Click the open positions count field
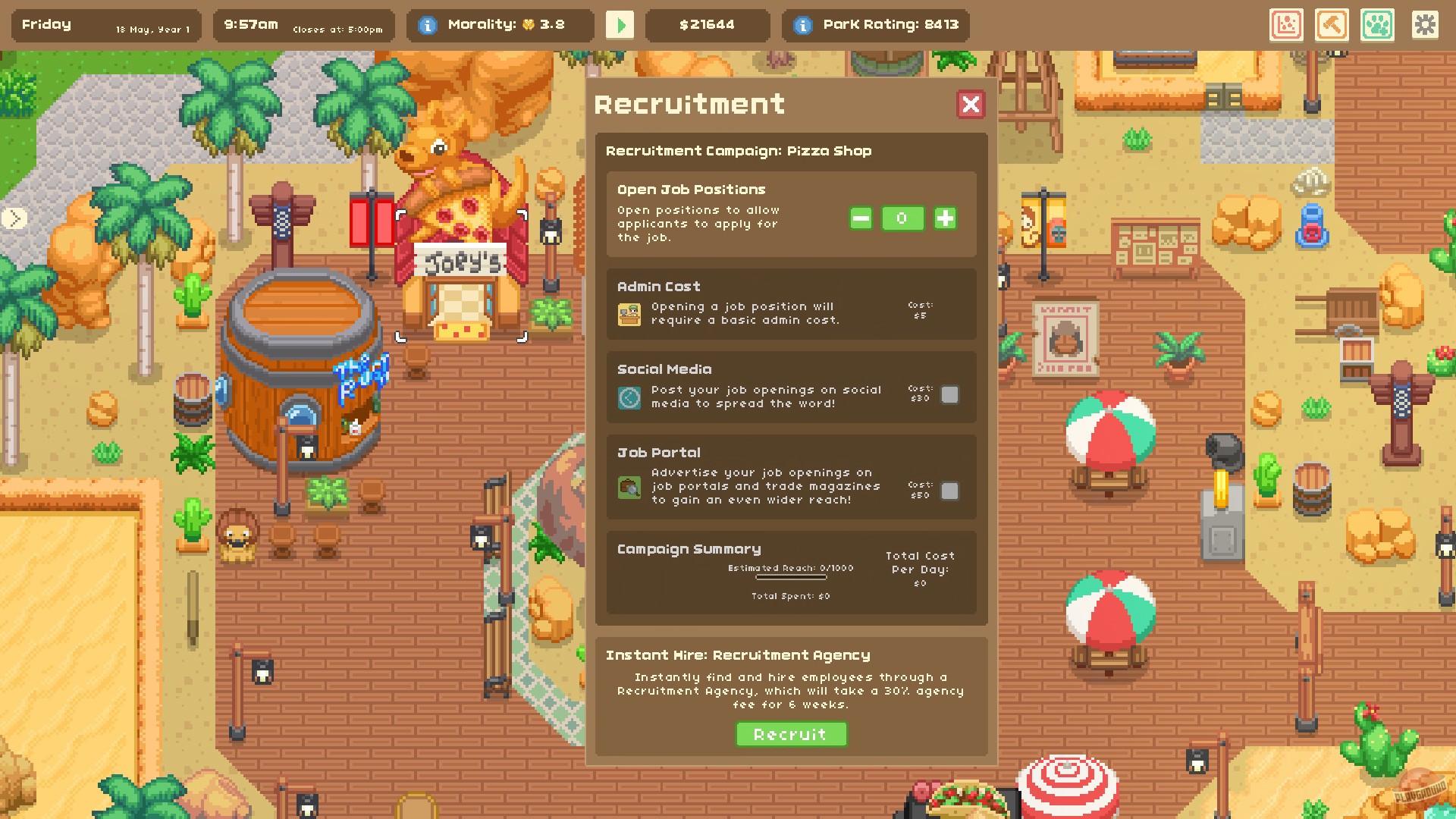Screen dimensions: 1456x819 point(902,218)
